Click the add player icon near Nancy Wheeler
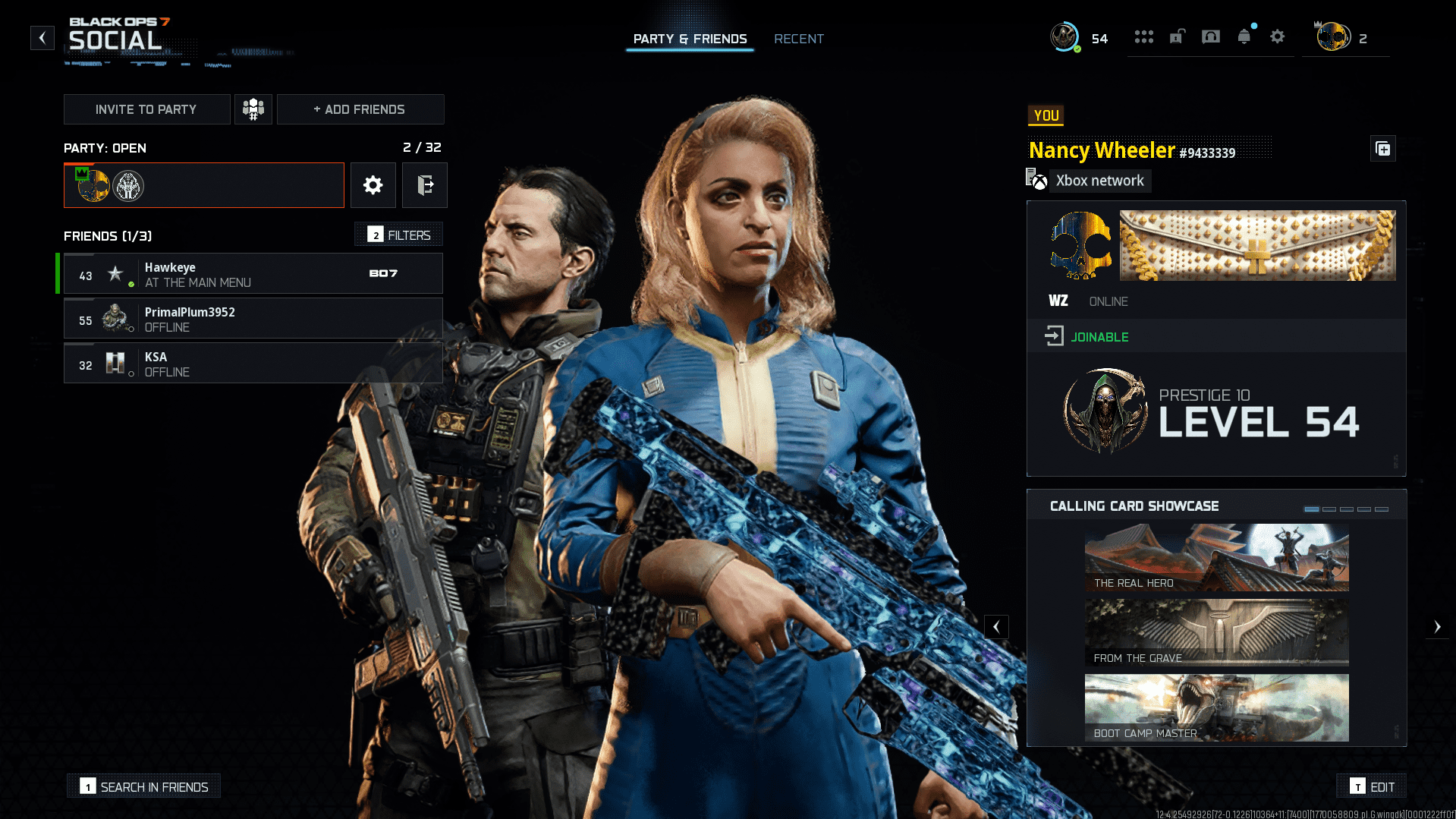 point(1382,149)
